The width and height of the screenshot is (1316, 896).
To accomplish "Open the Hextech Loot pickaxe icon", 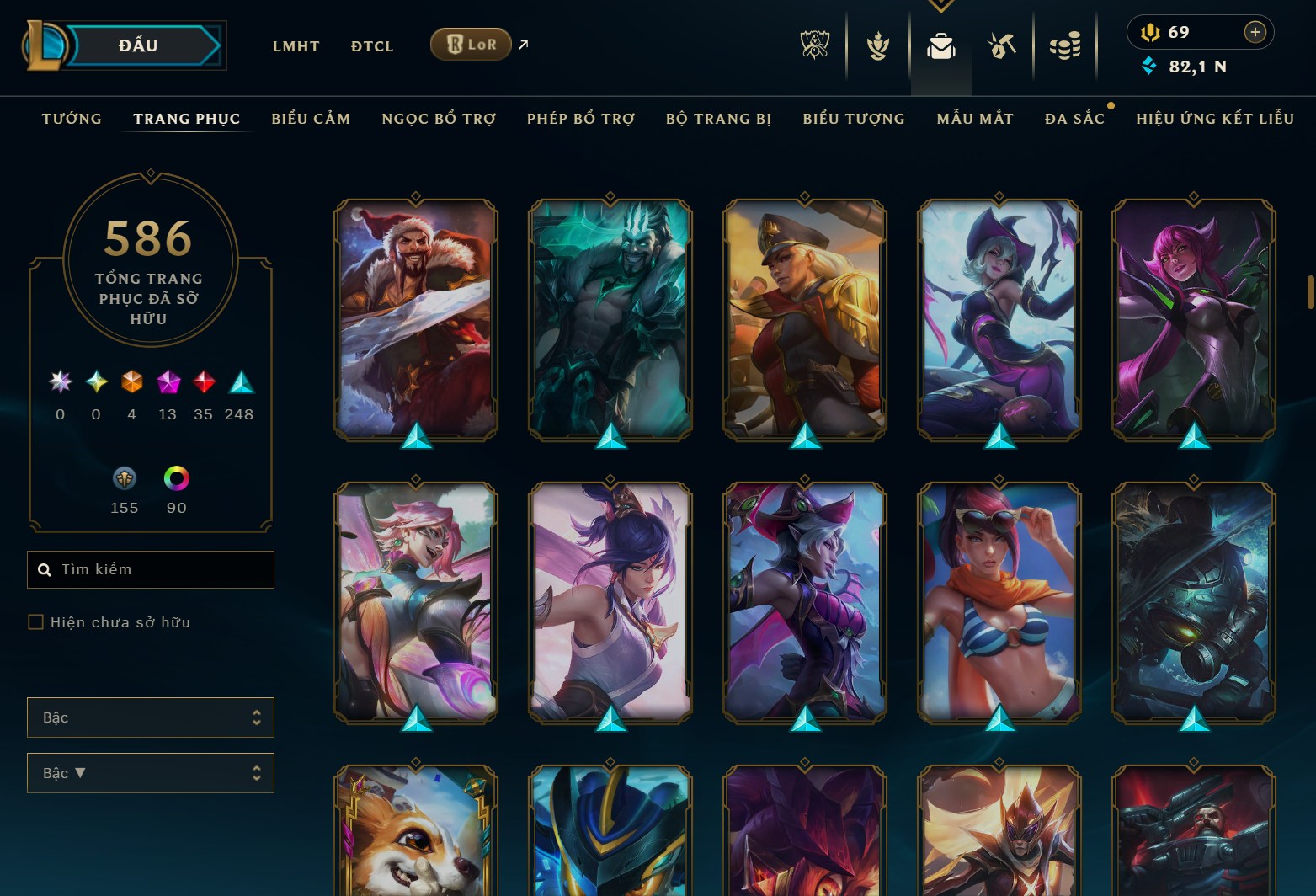I will coord(1002,44).
